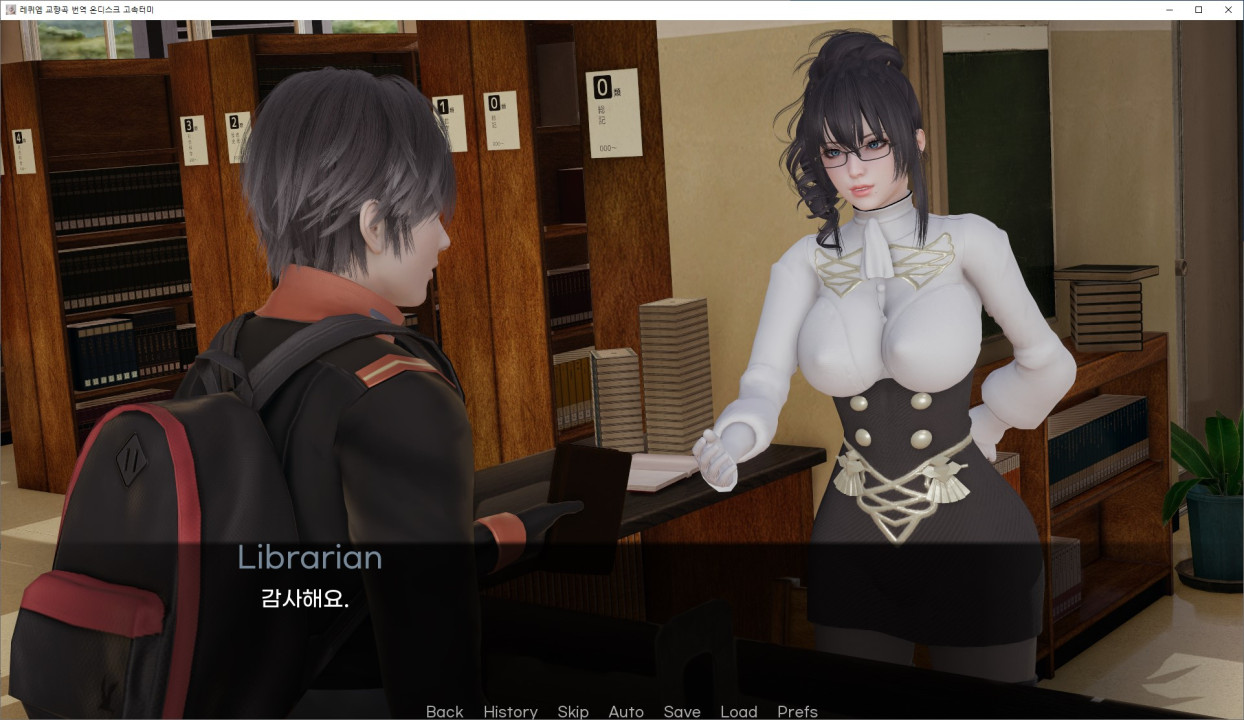Maximize the game window
Viewport: 1244px width, 720px height.
[1198, 9]
